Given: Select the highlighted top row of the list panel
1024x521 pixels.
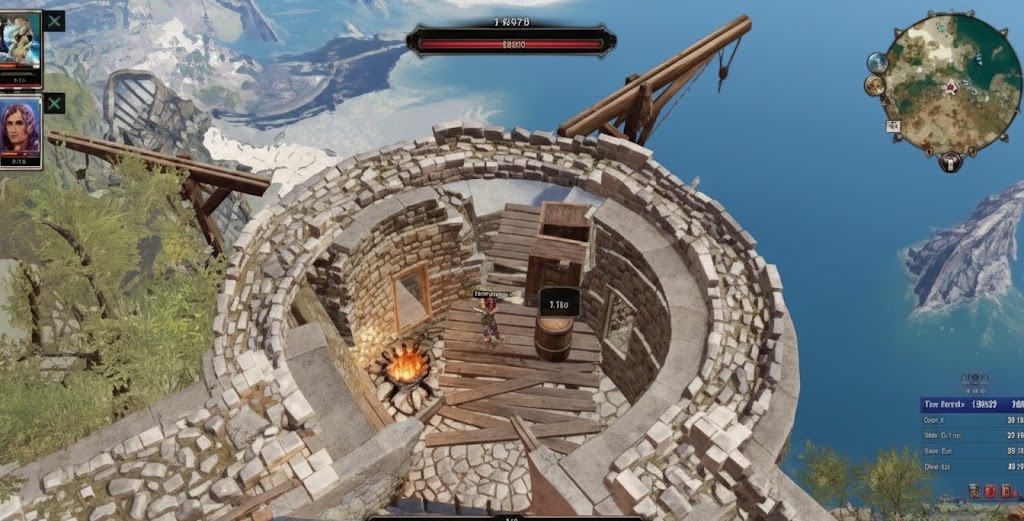Looking at the screenshot, I should click(x=971, y=404).
